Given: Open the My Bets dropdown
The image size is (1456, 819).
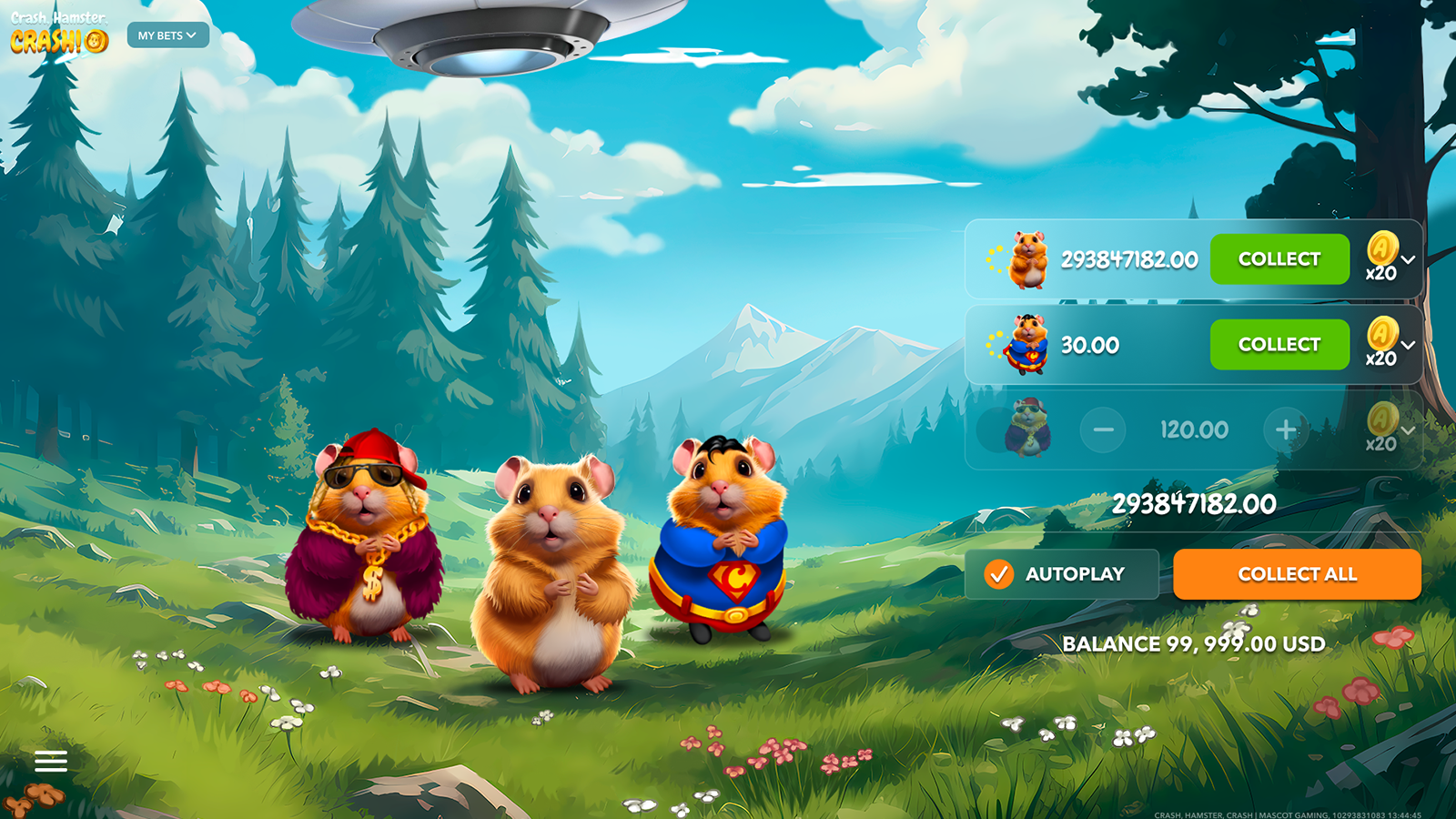Looking at the screenshot, I should click(x=167, y=35).
